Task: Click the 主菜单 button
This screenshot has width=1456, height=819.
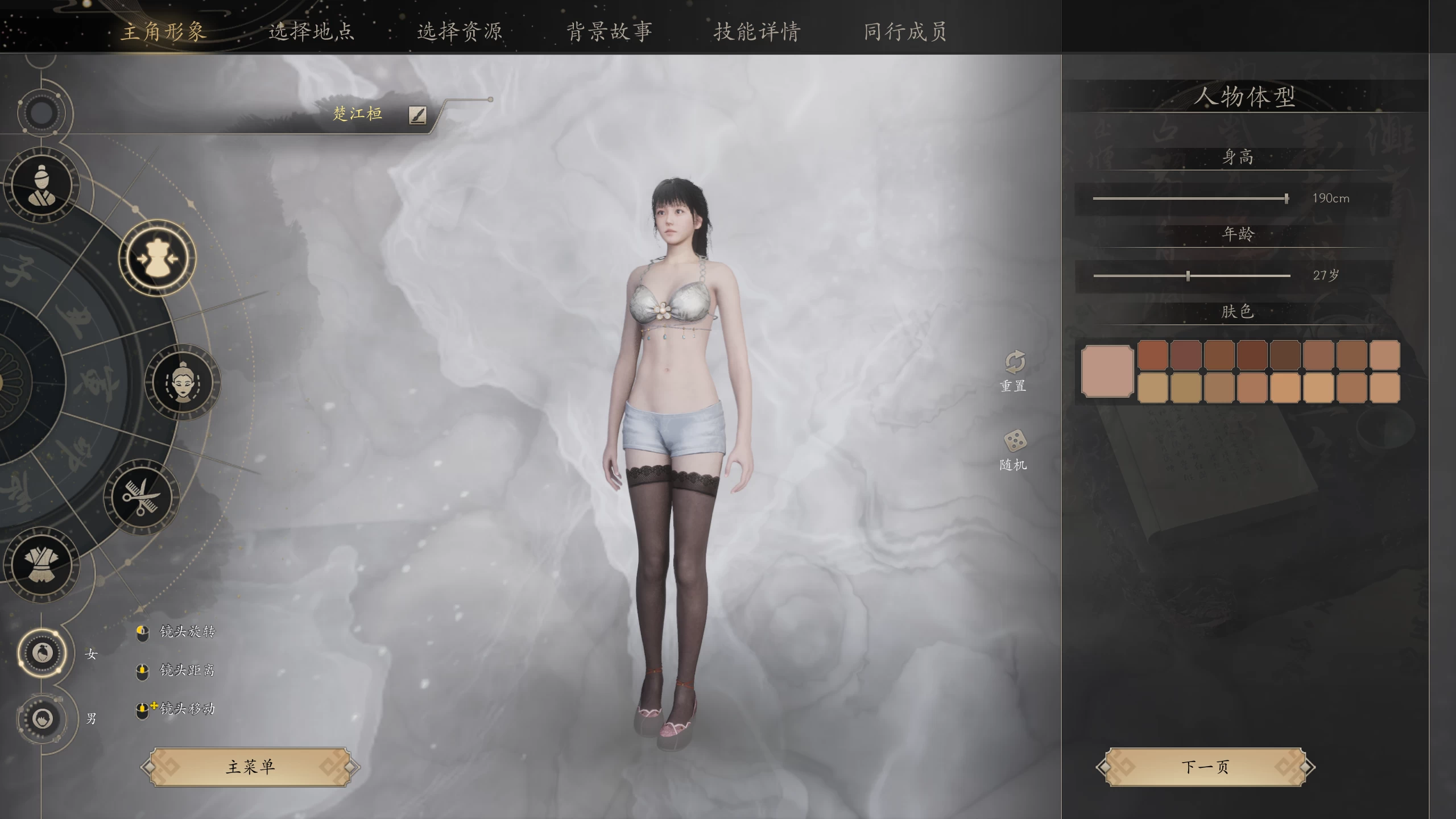Action: [249, 766]
